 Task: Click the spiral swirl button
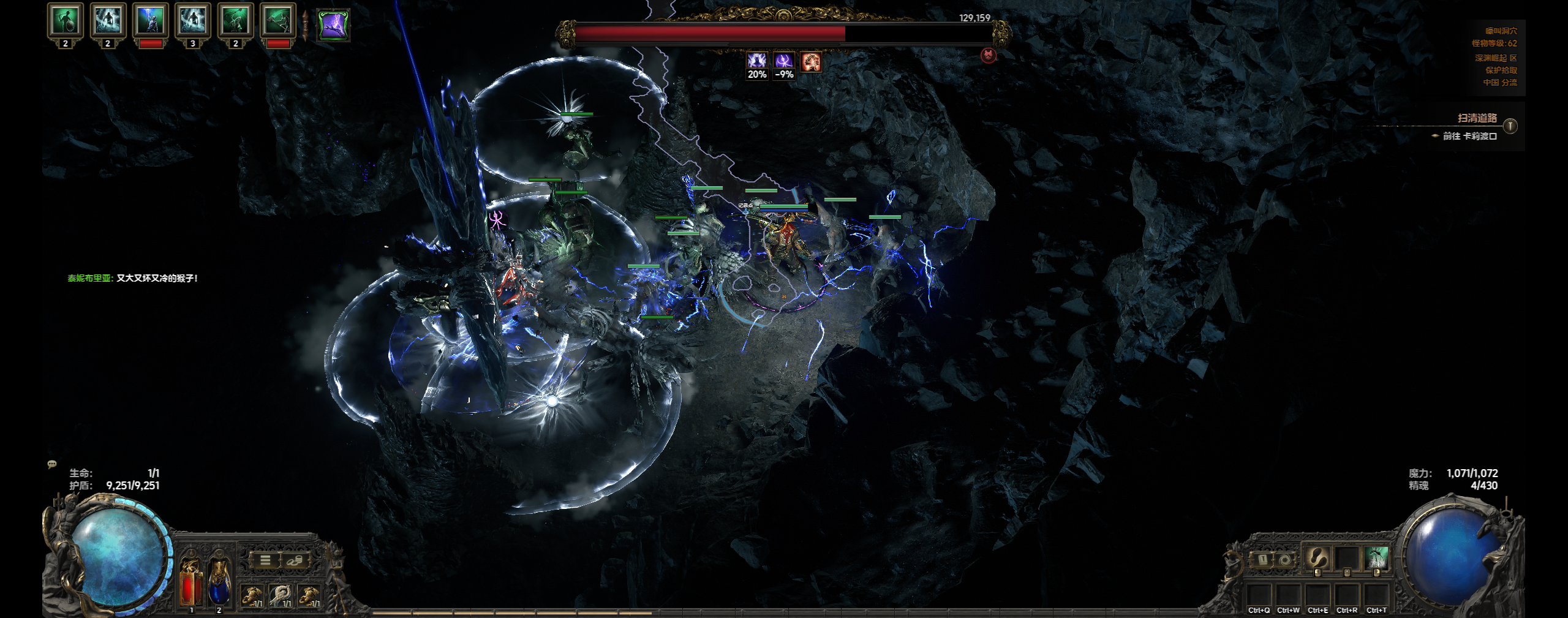(1284, 559)
